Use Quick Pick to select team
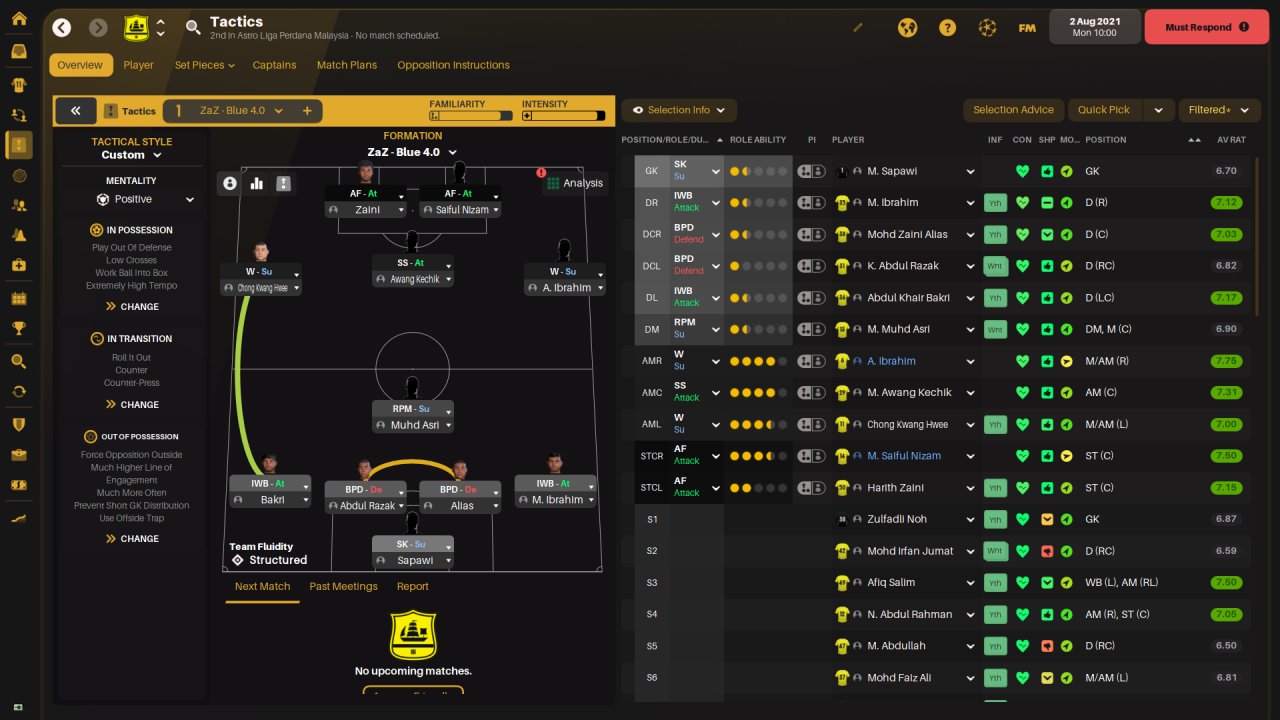The width and height of the screenshot is (1280, 720). click(1104, 110)
